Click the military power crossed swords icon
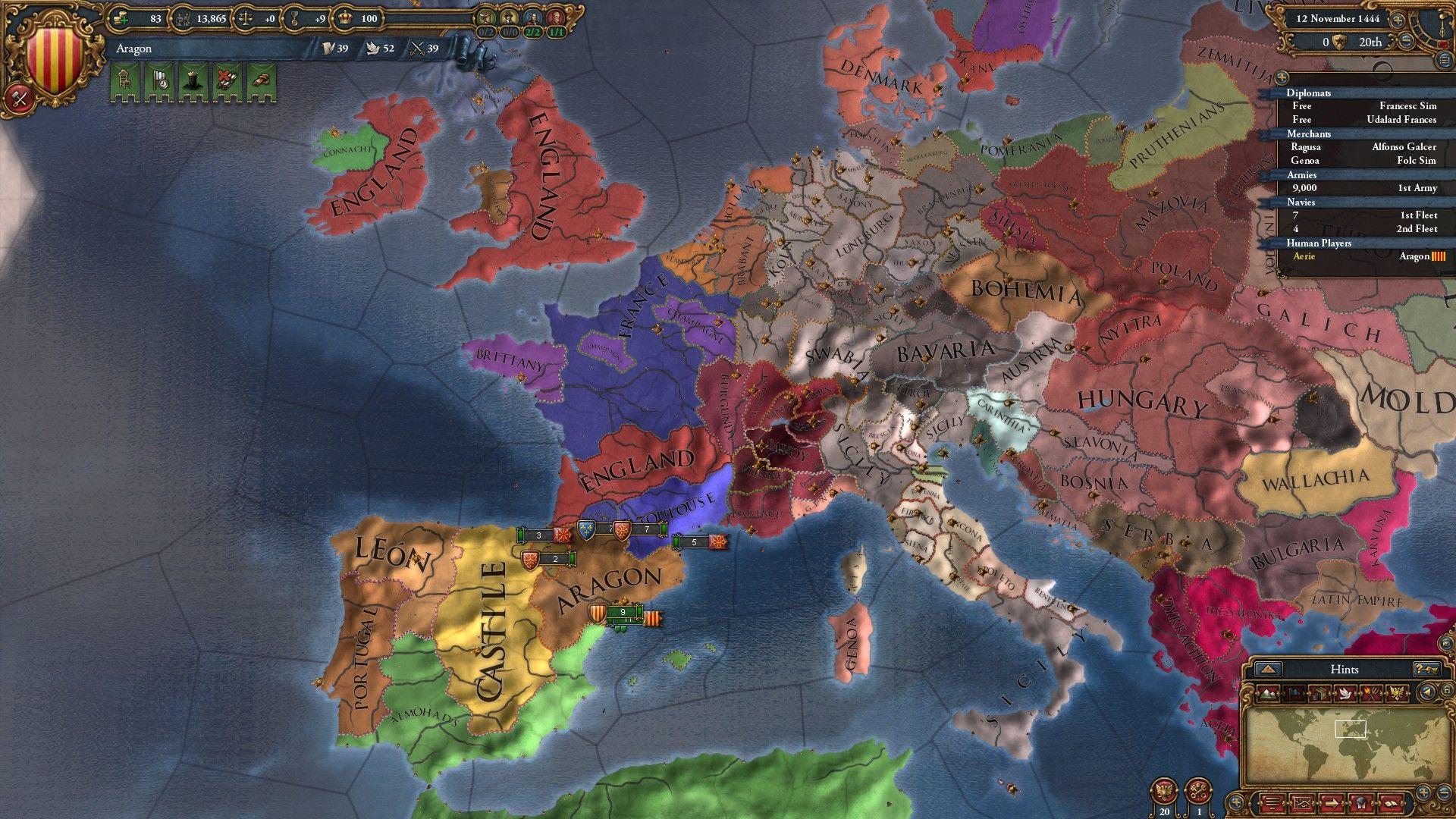The image size is (1456, 819). click(x=417, y=49)
